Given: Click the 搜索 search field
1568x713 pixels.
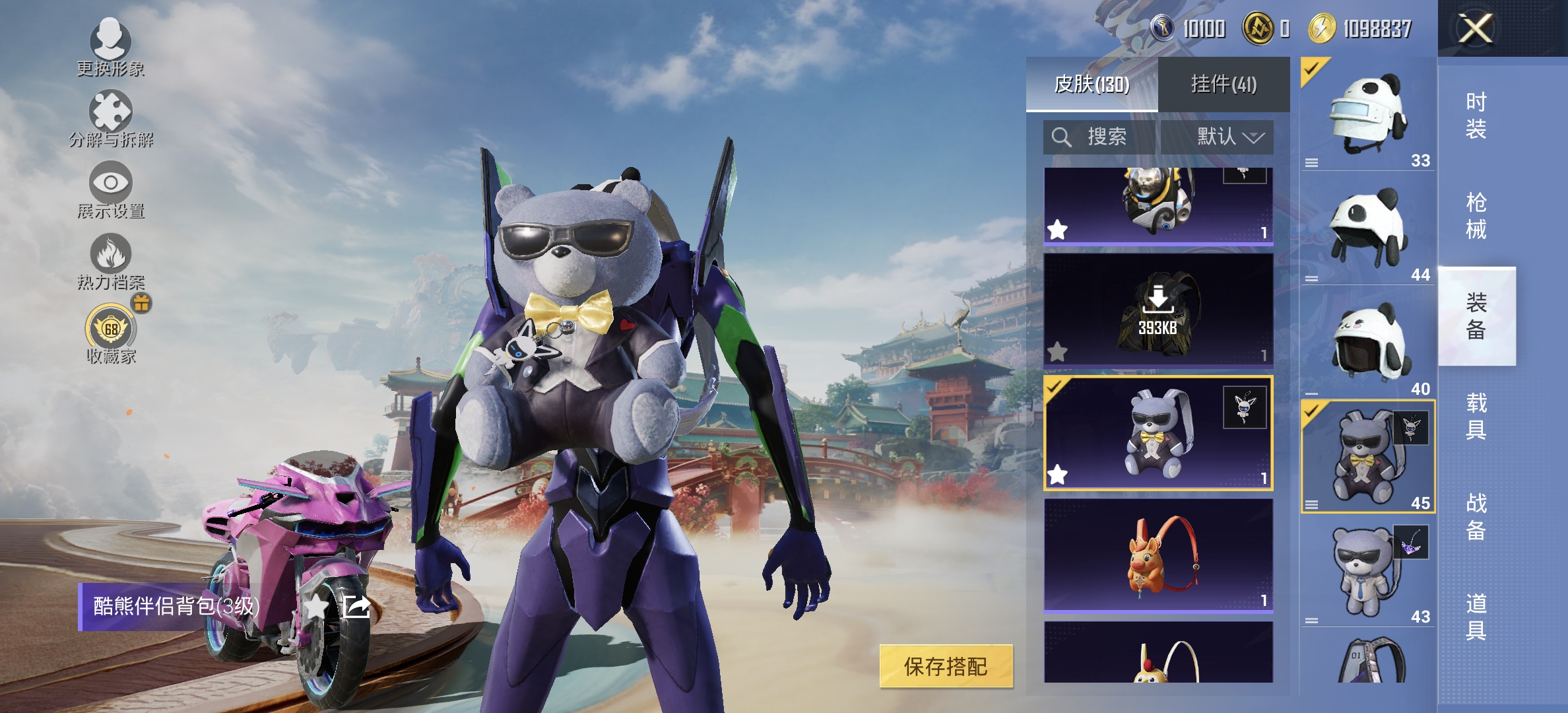Looking at the screenshot, I should 1100,137.
